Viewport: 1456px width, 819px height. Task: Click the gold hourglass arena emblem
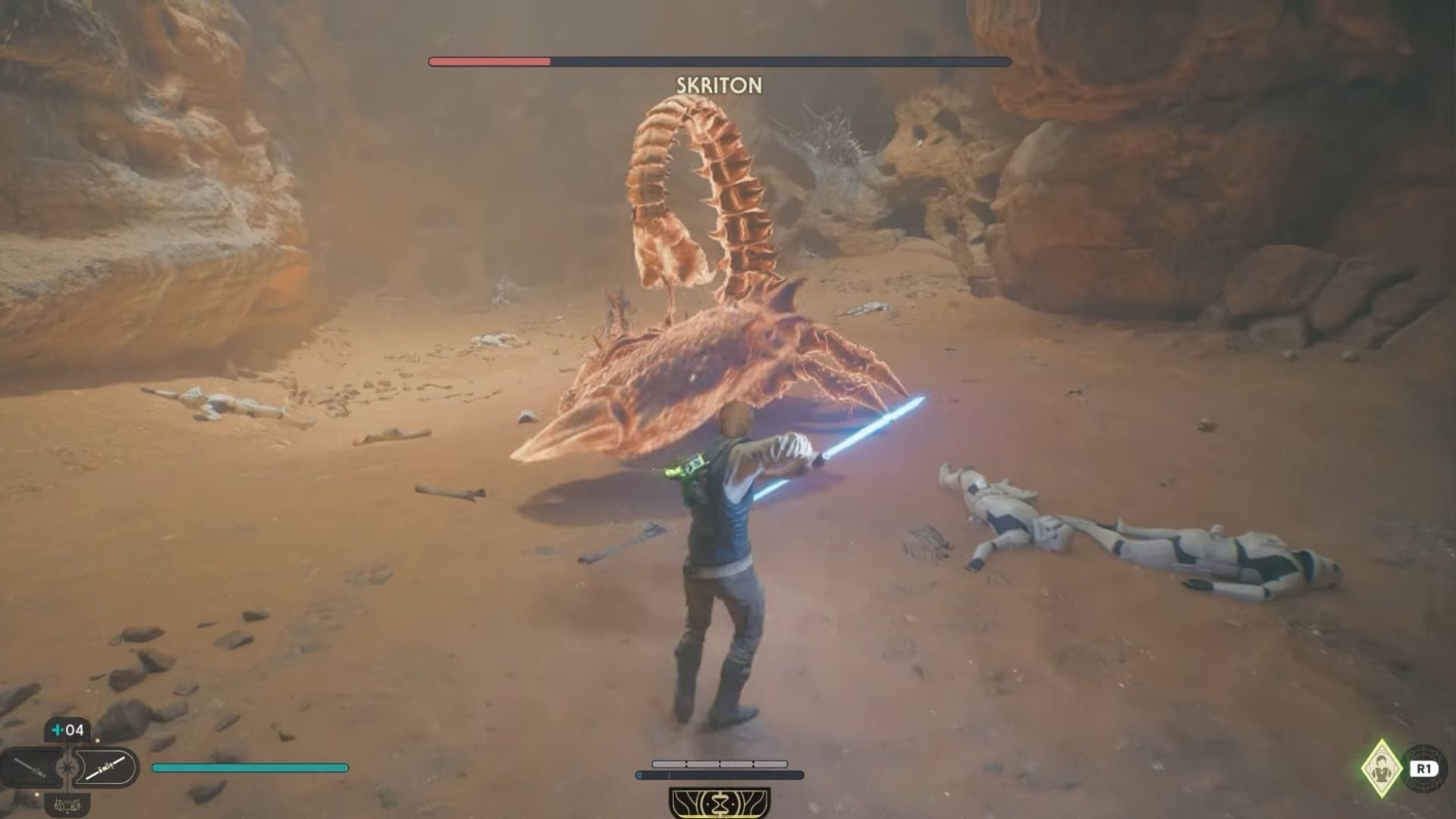(720, 802)
